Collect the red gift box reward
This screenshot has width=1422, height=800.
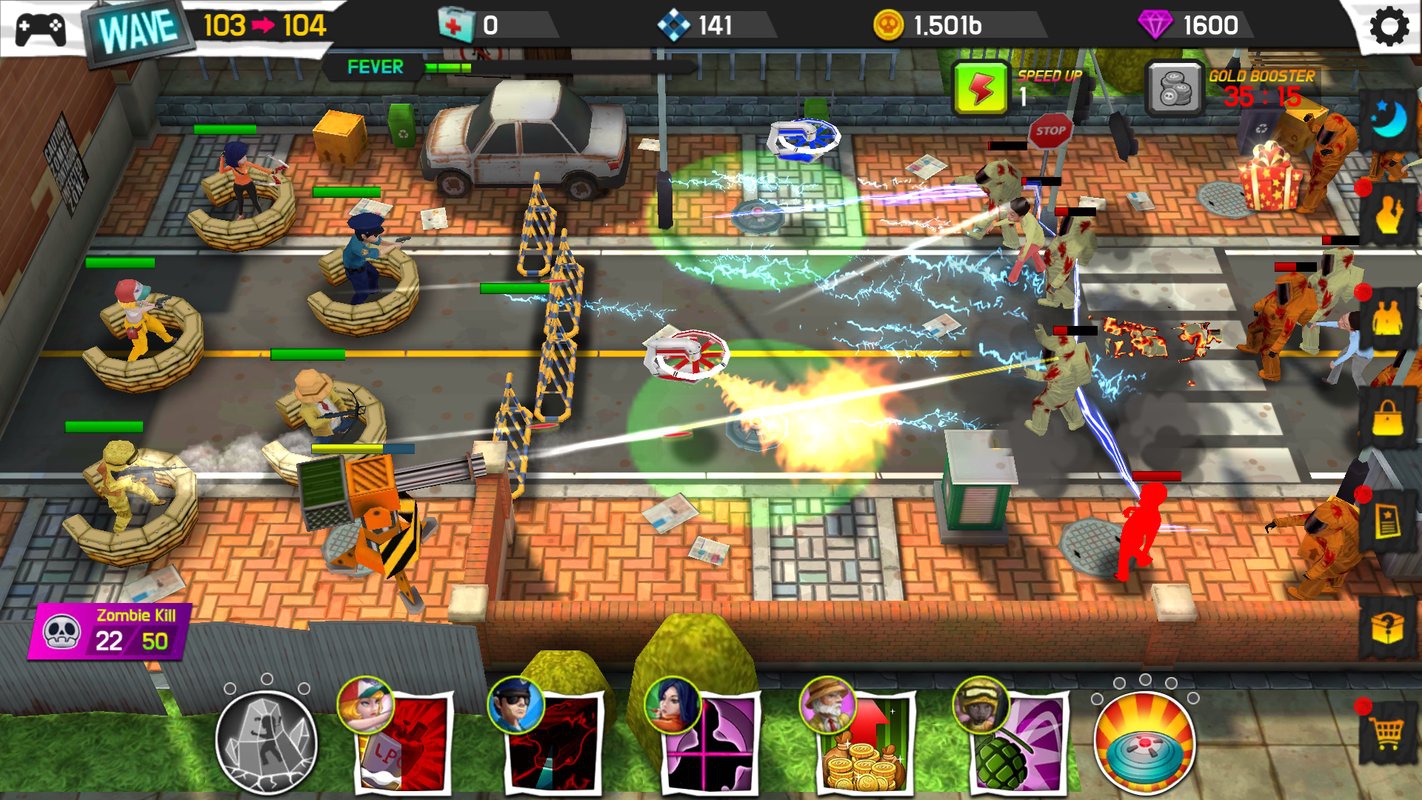1270,176
